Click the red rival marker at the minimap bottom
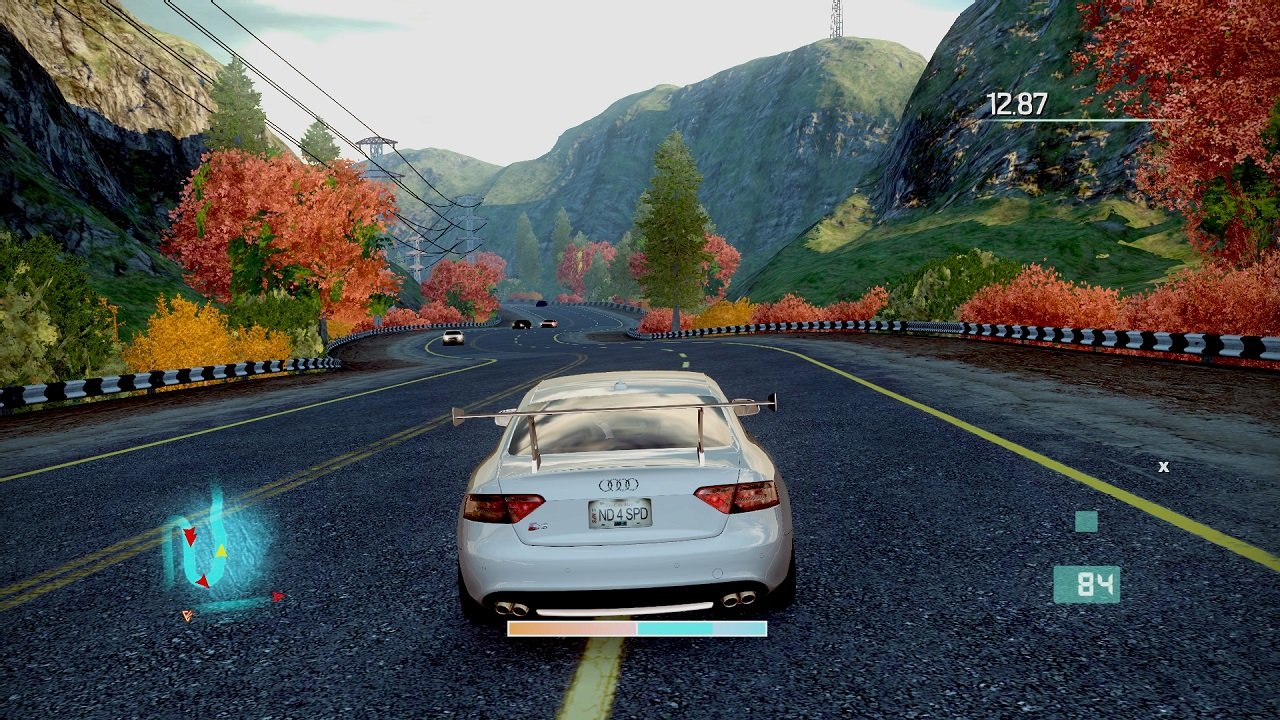The width and height of the screenshot is (1280, 720). (x=279, y=596)
